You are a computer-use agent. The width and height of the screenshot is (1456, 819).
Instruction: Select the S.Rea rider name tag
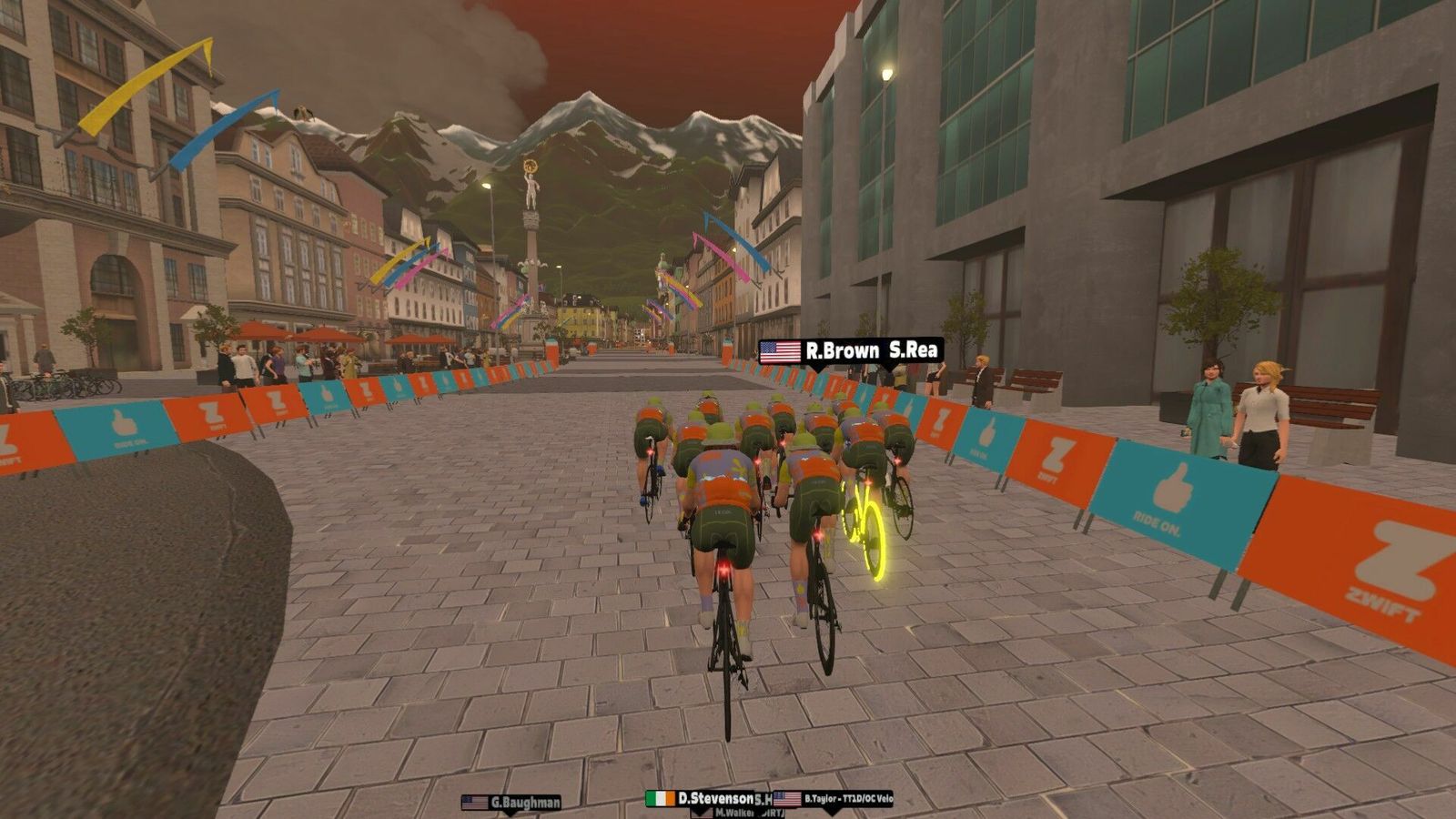913,351
